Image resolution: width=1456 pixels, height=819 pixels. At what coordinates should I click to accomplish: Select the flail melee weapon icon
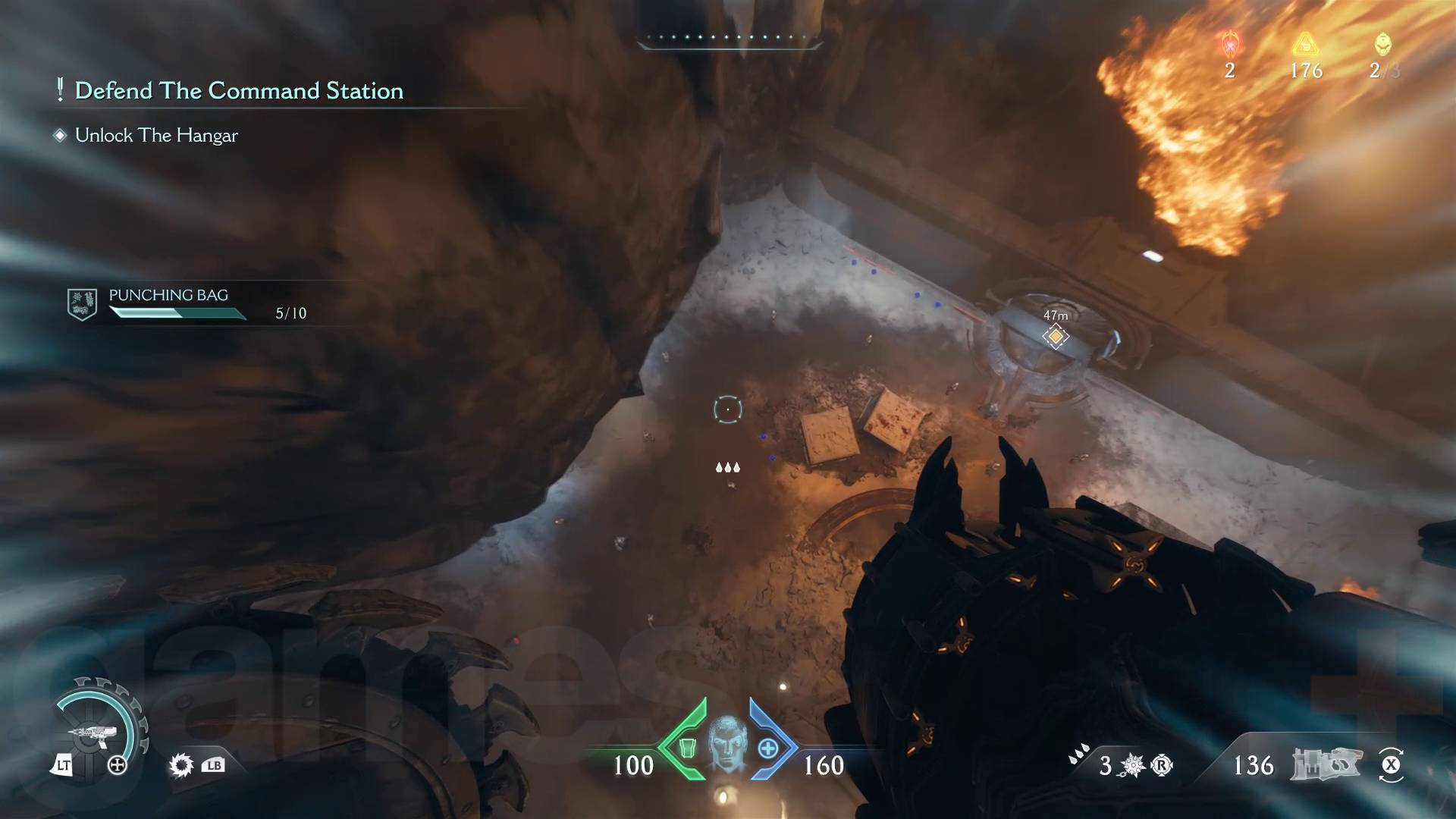[1133, 765]
